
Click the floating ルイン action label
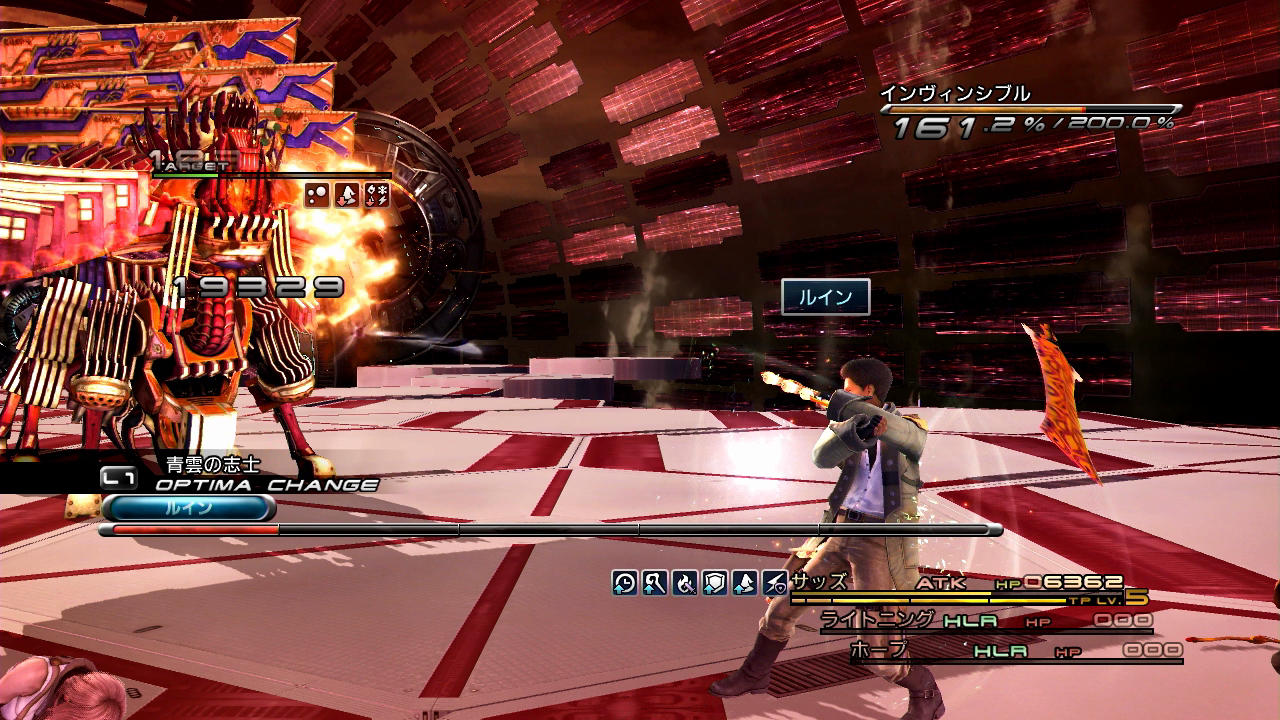pos(825,297)
